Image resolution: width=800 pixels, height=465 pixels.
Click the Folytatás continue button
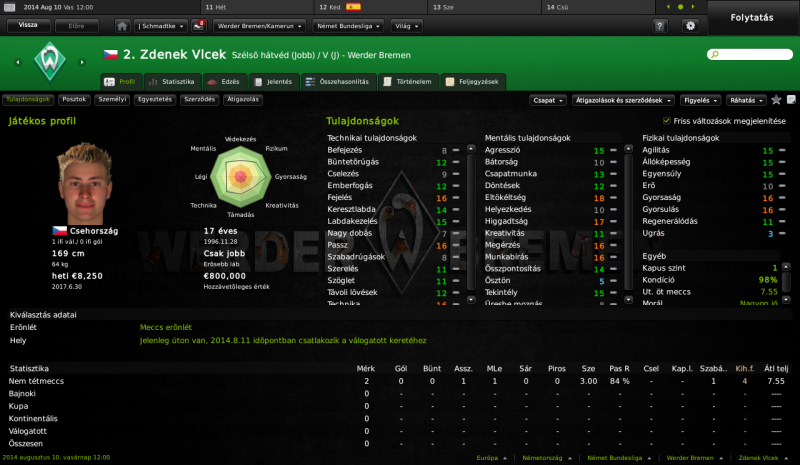coord(752,17)
